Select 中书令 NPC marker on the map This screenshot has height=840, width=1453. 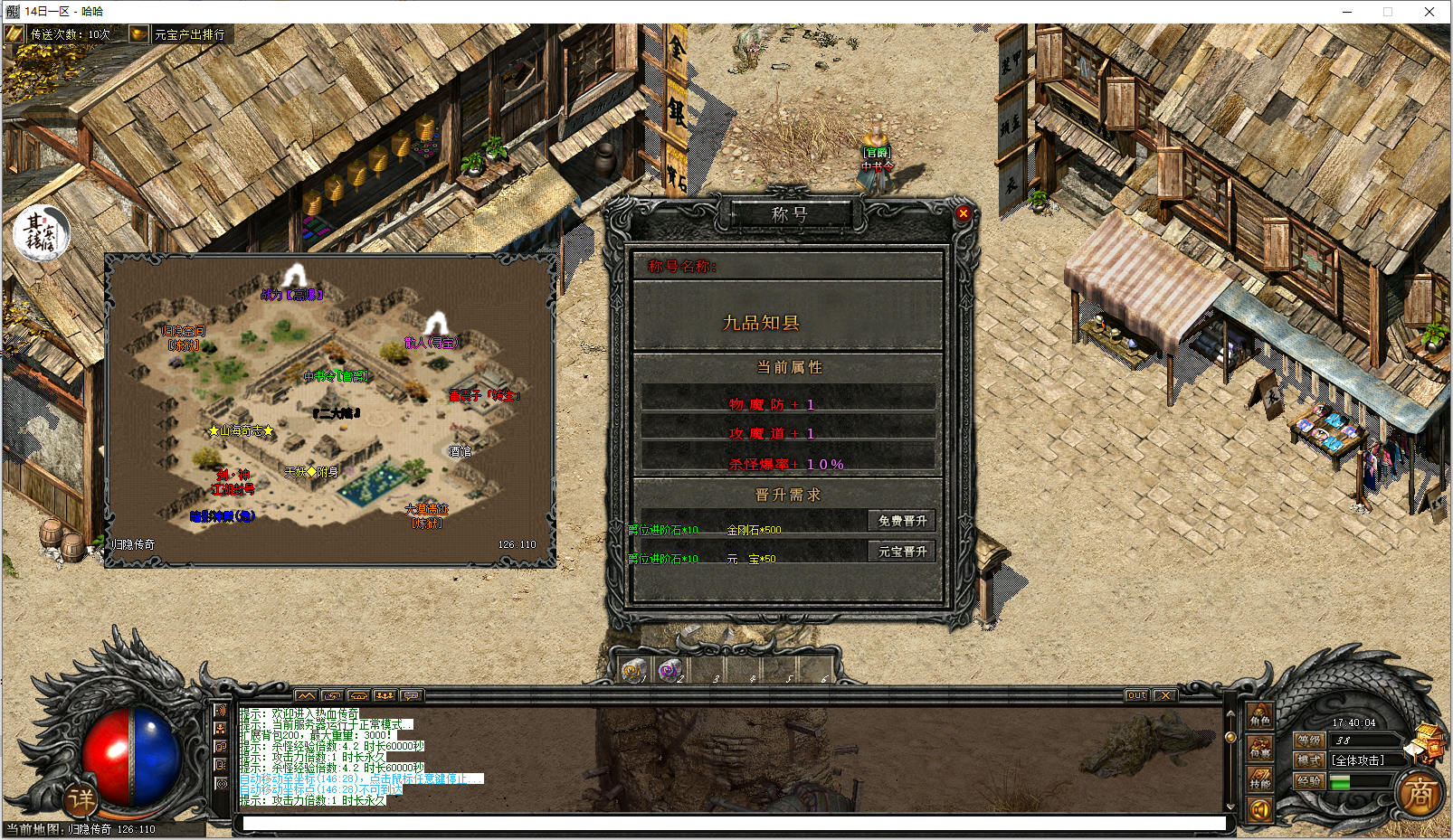[x=336, y=376]
